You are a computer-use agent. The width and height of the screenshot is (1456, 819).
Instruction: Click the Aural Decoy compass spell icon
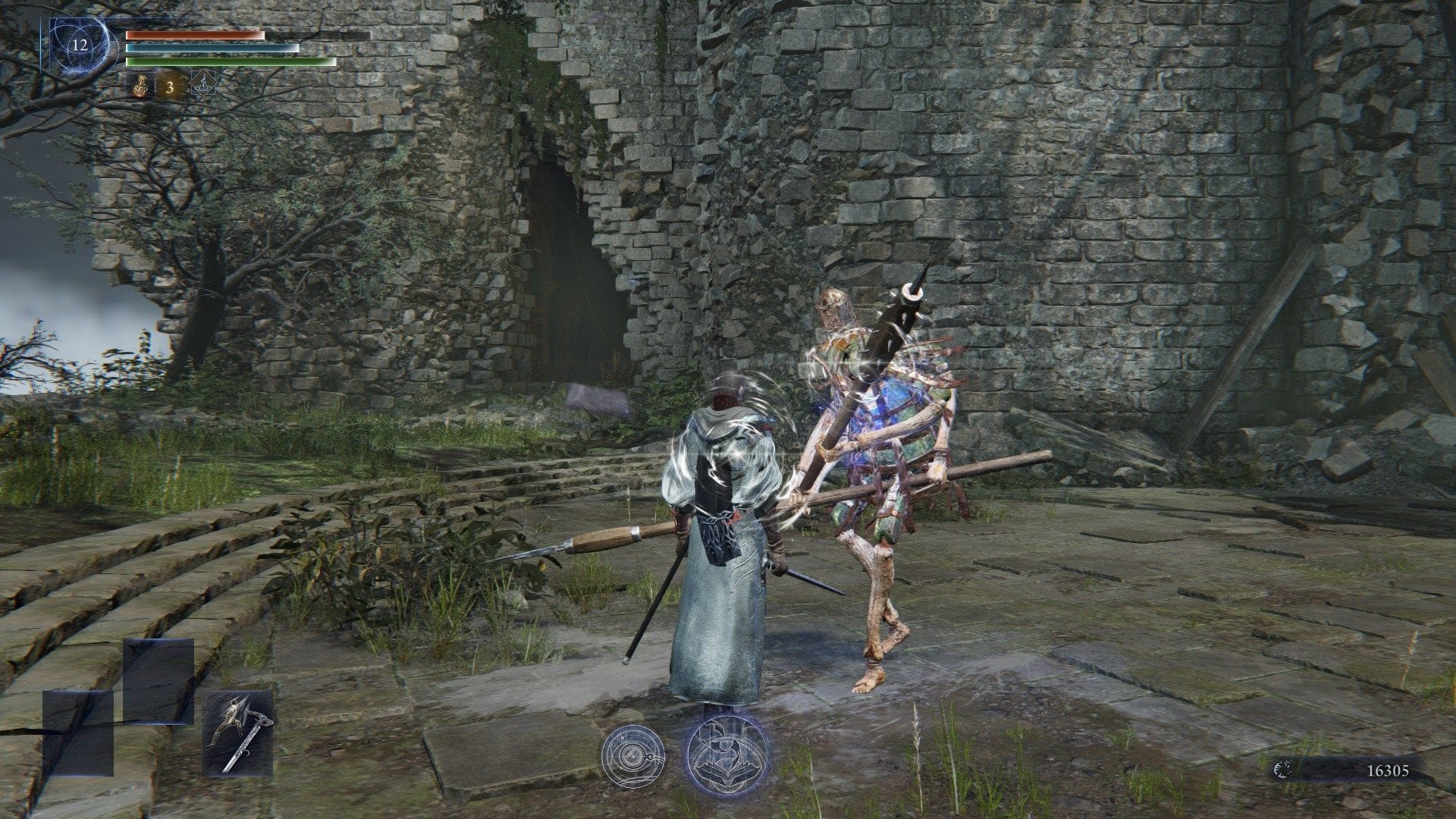click(634, 757)
